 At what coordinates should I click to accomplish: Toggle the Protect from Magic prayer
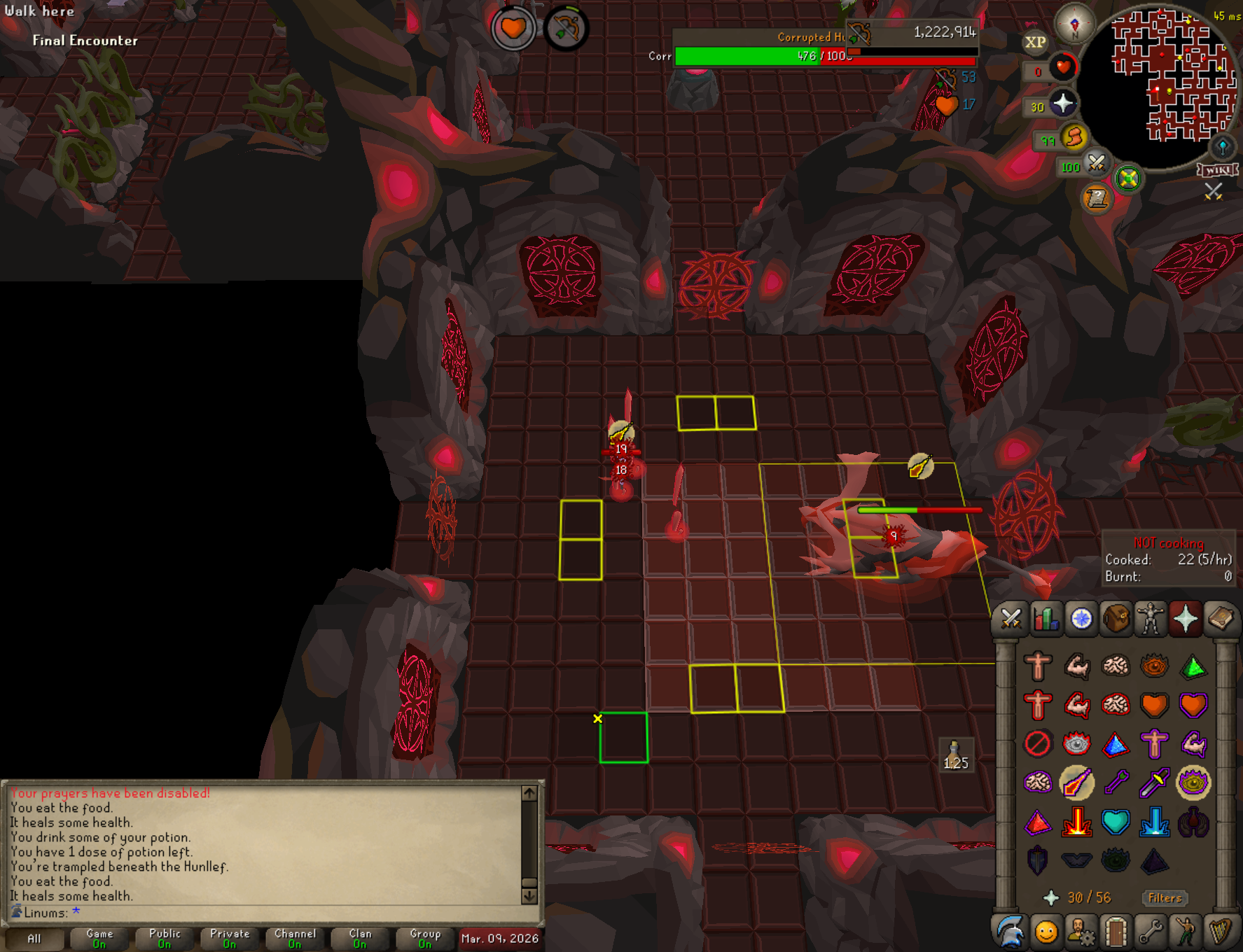click(1077, 783)
